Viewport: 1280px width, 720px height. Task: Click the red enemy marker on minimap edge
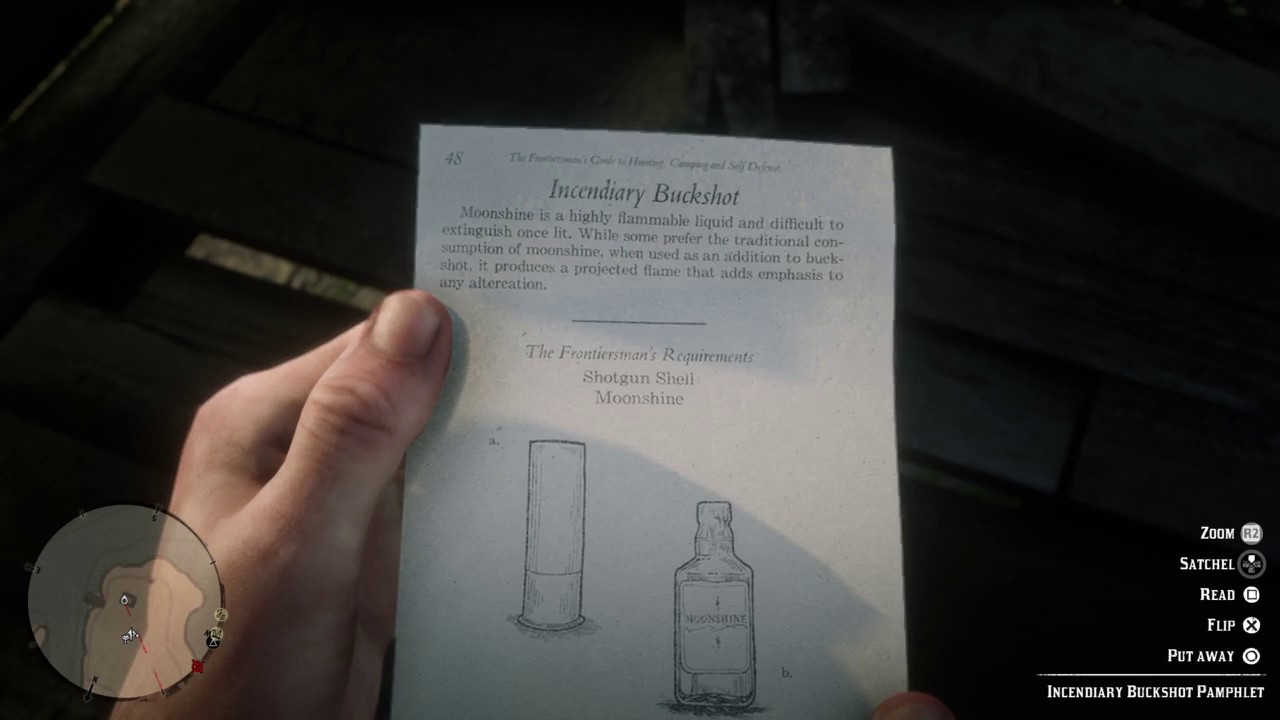tap(197, 666)
